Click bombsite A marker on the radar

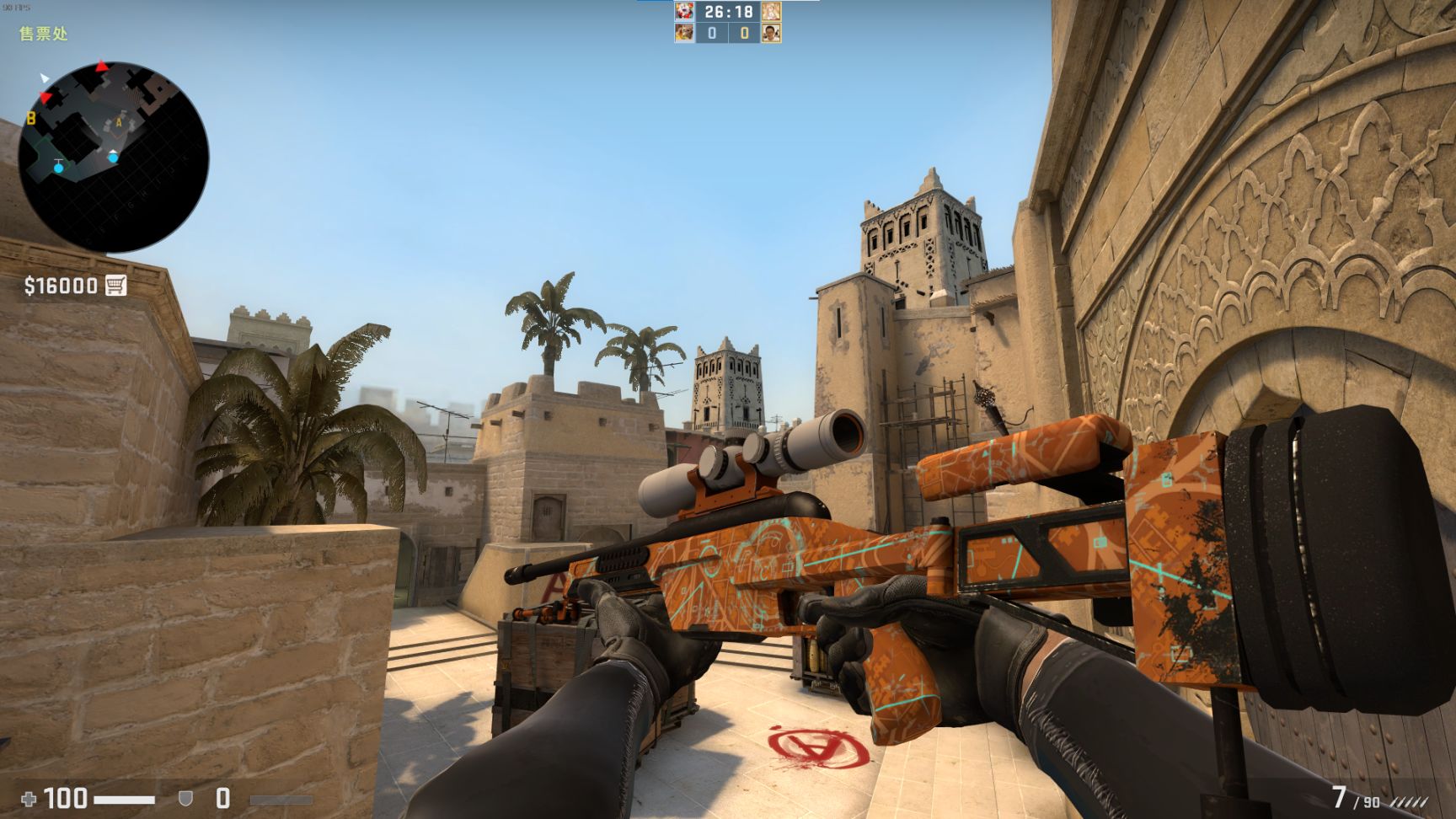point(119,122)
